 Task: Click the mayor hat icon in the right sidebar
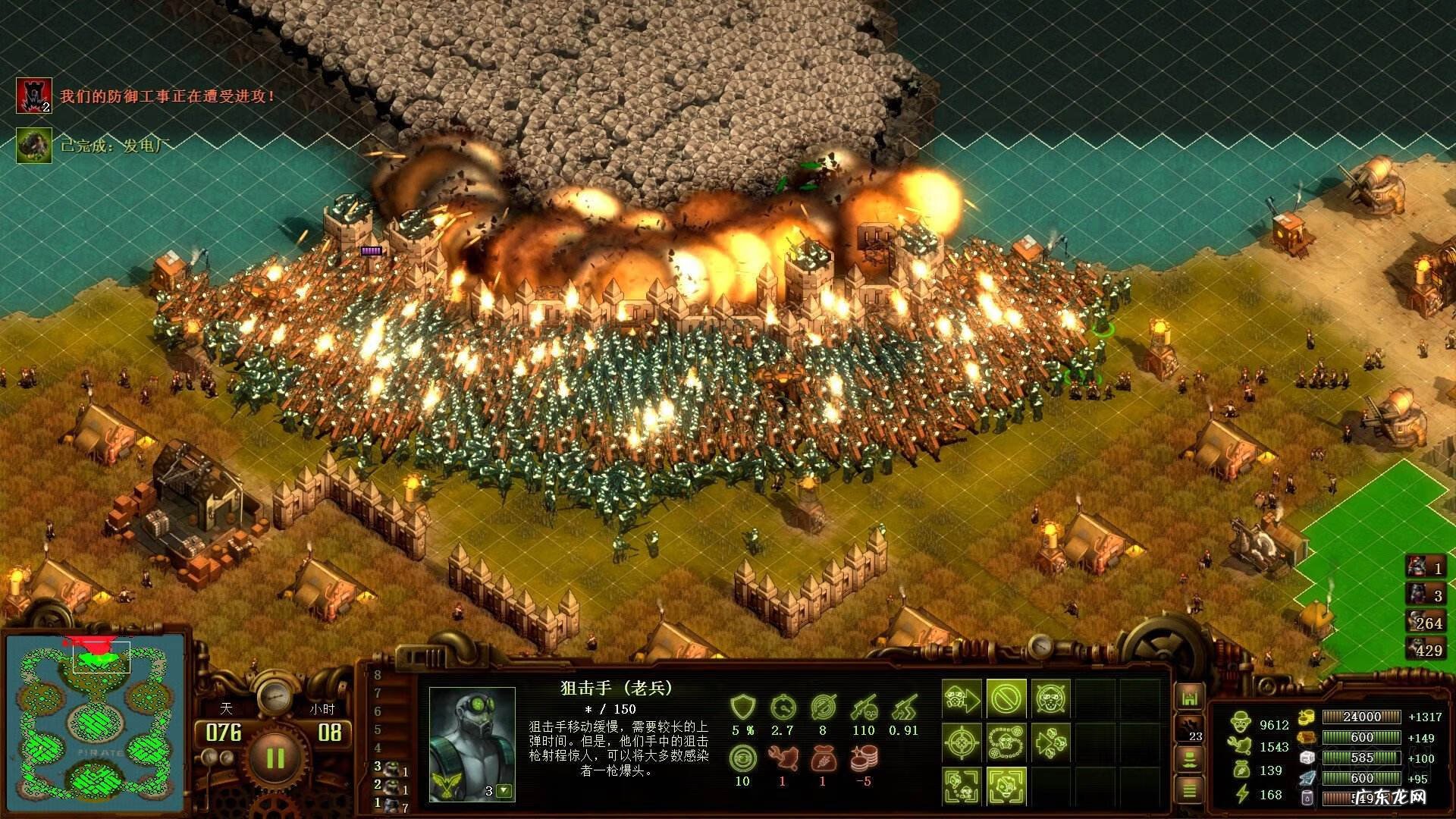pos(1188,761)
